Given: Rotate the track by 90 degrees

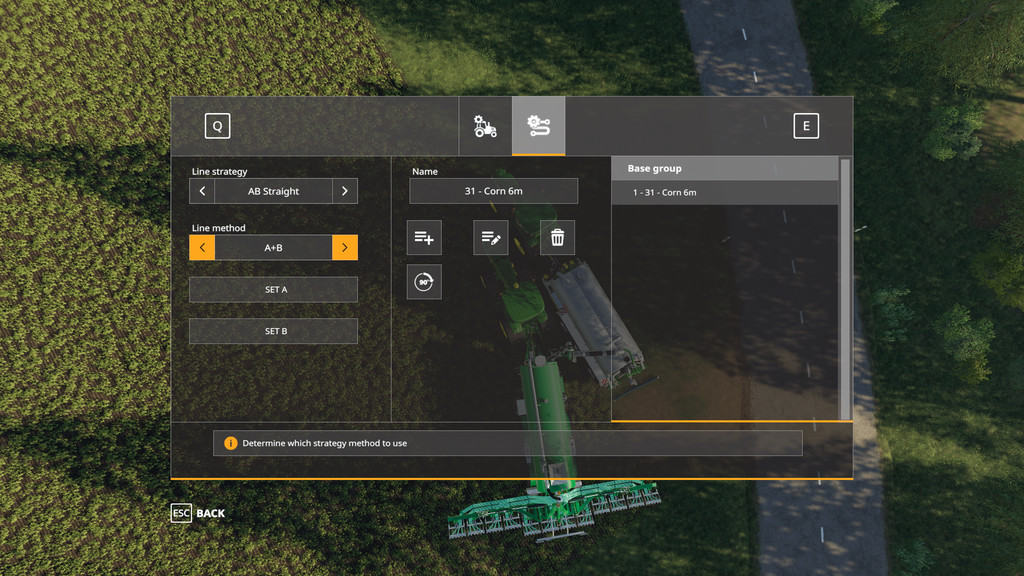Looking at the screenshot, I should pyautogui.click(x=424, y=282).
